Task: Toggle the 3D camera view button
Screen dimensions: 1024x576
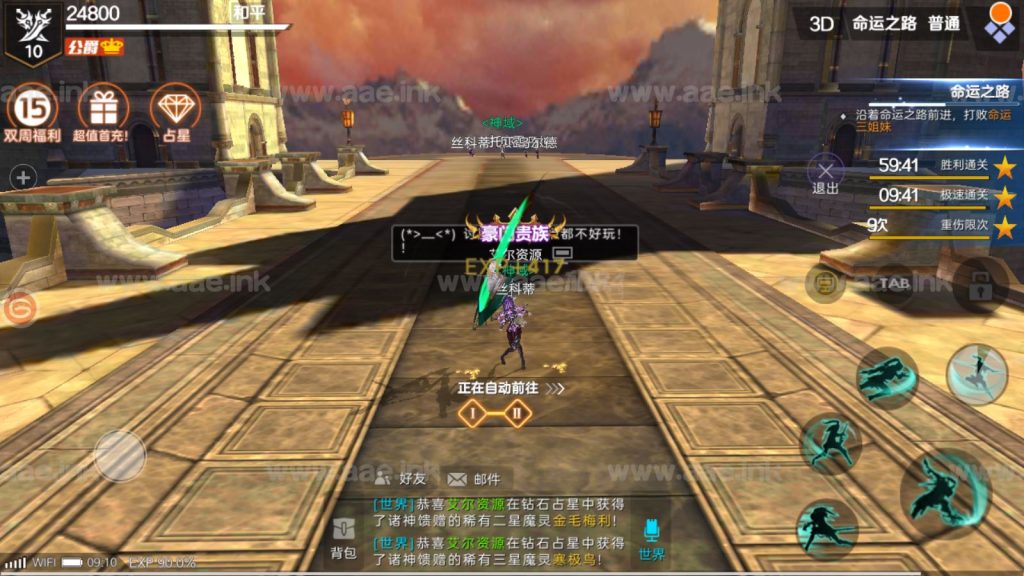Action: 821,24
